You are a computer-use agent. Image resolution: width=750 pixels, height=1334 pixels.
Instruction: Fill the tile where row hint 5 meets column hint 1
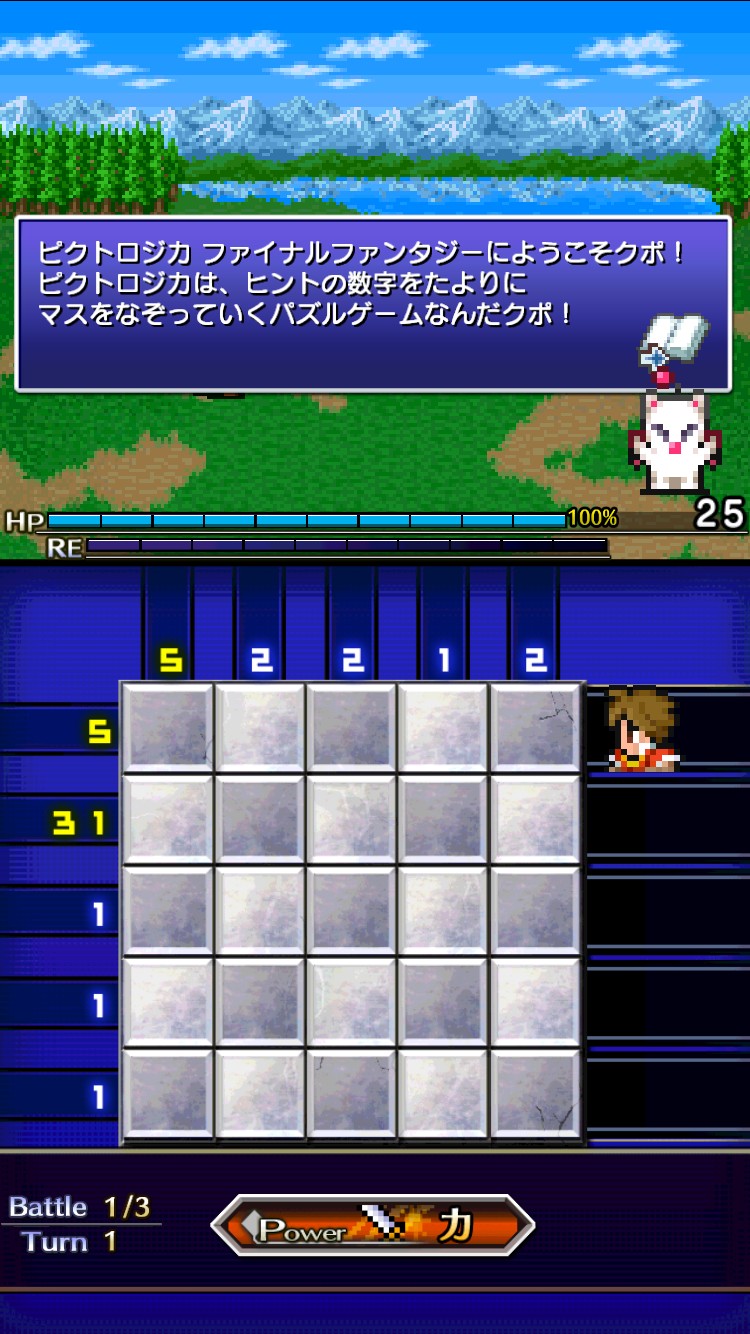pos(444,729)
